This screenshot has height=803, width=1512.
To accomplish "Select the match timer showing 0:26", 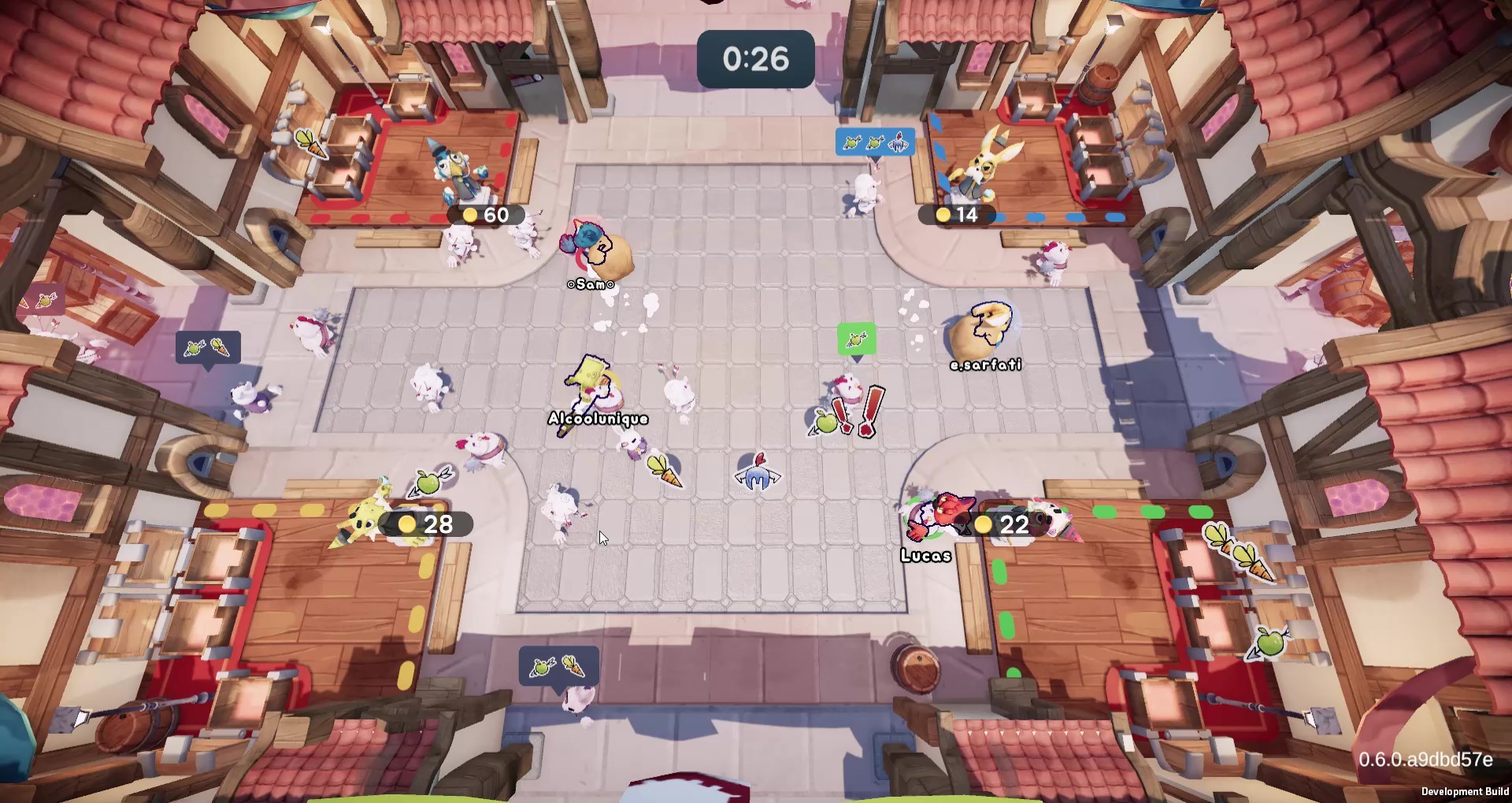I will pyautogui.click(x=755, y=57).
